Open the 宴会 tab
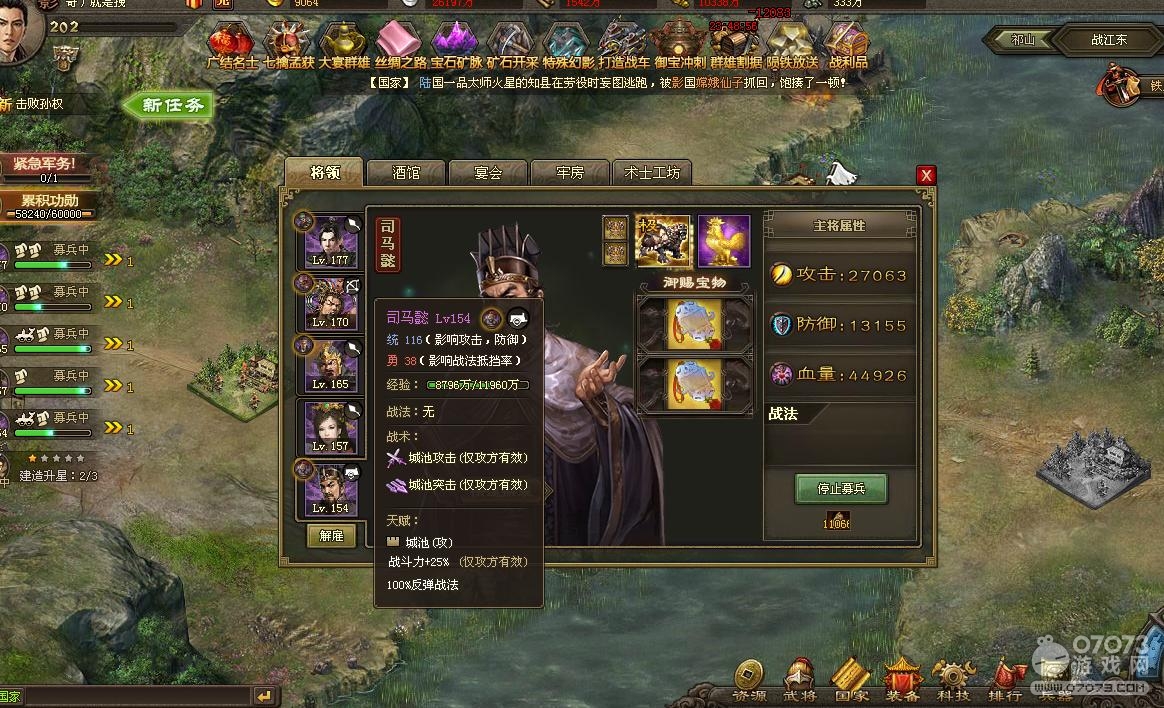Image resolution: width=1164 pixels, height=708 pixels. tap(488, 173)
